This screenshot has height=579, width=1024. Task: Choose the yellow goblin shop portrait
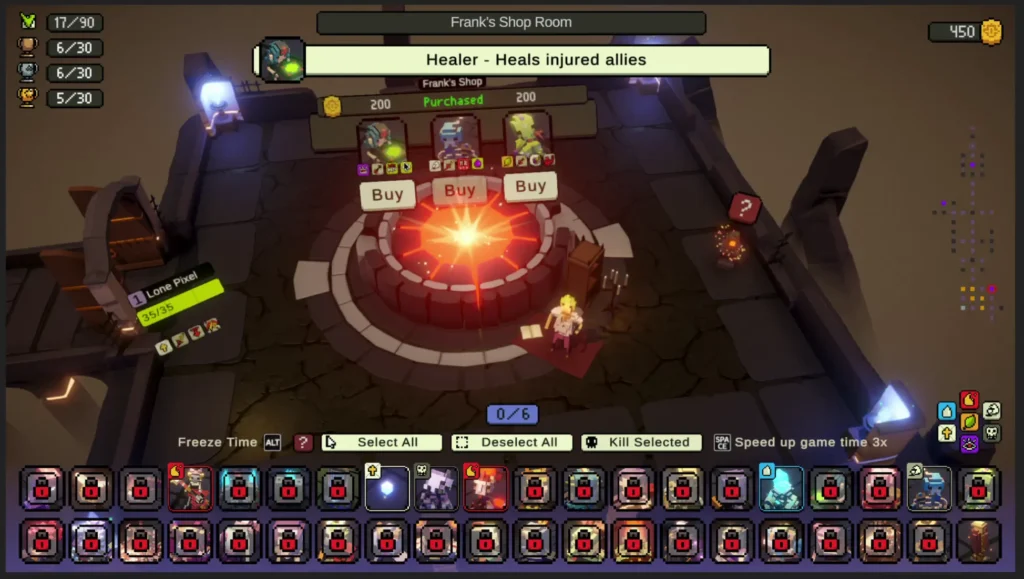point(527,137)
